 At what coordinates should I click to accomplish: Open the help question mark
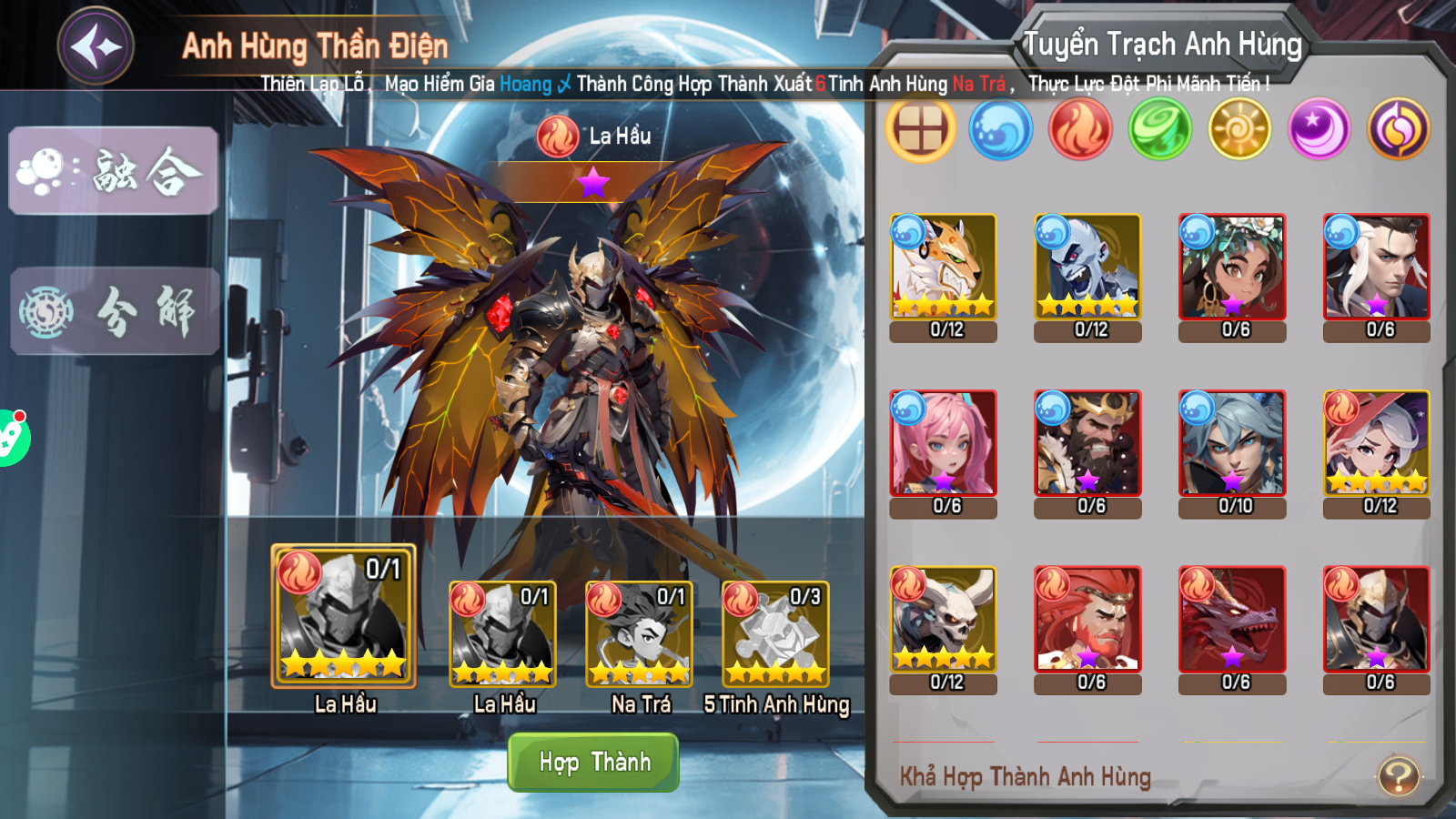point(1399,776)
